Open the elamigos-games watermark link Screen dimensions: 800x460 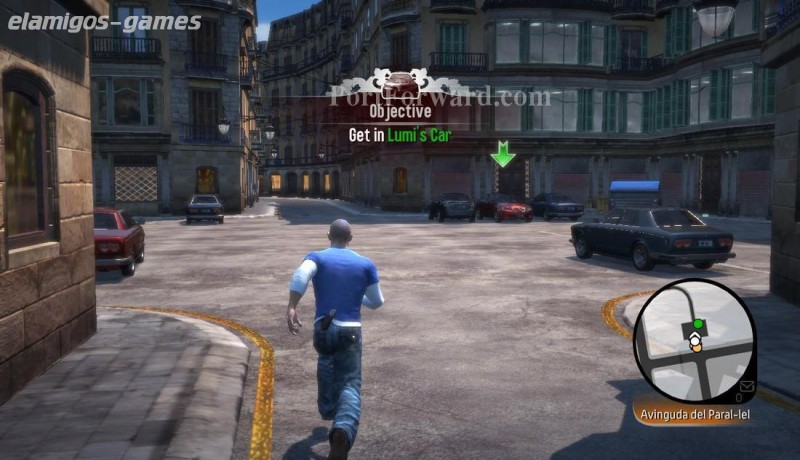coord(104,20)
